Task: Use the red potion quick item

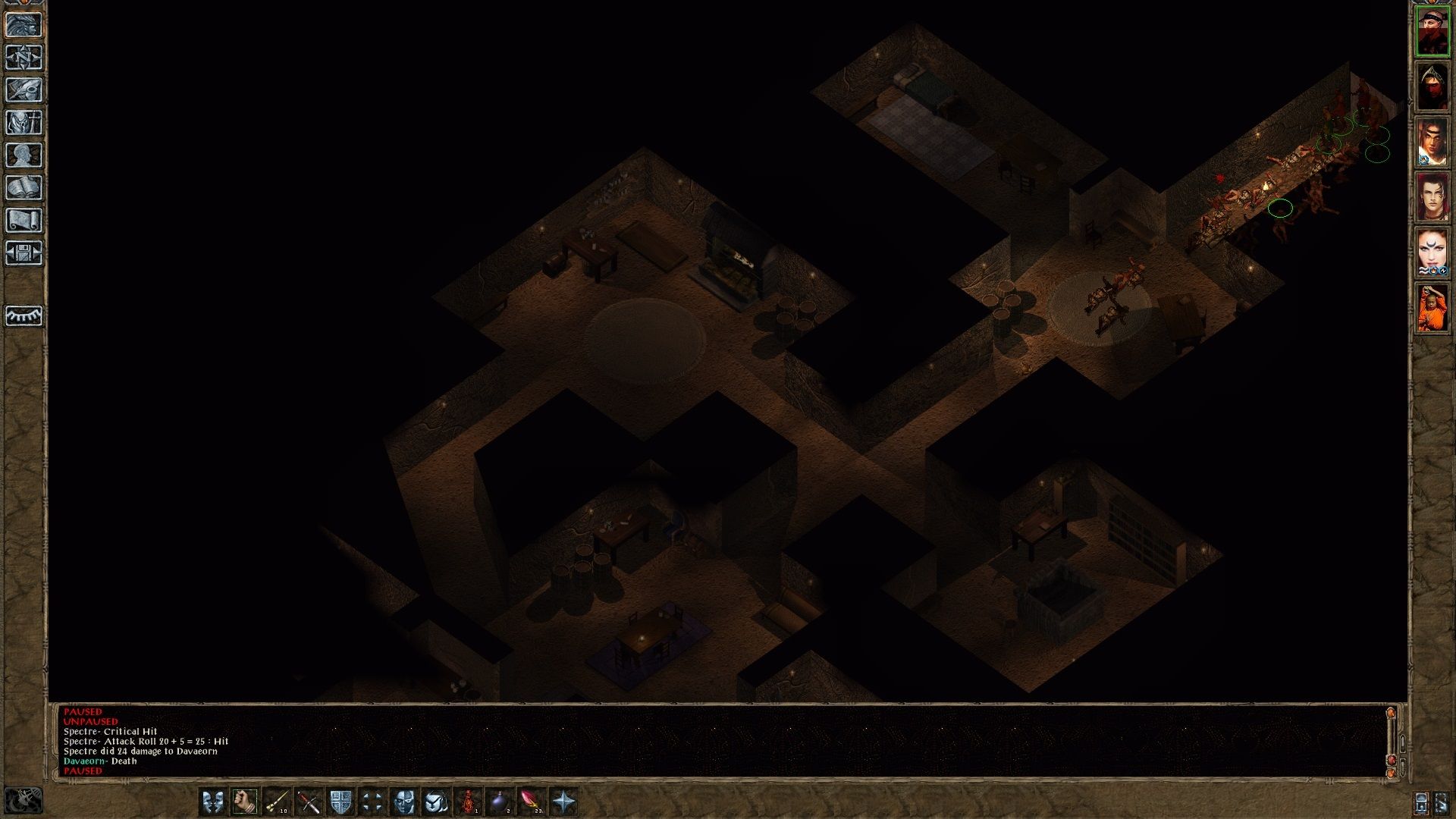Action: (469, 802)
